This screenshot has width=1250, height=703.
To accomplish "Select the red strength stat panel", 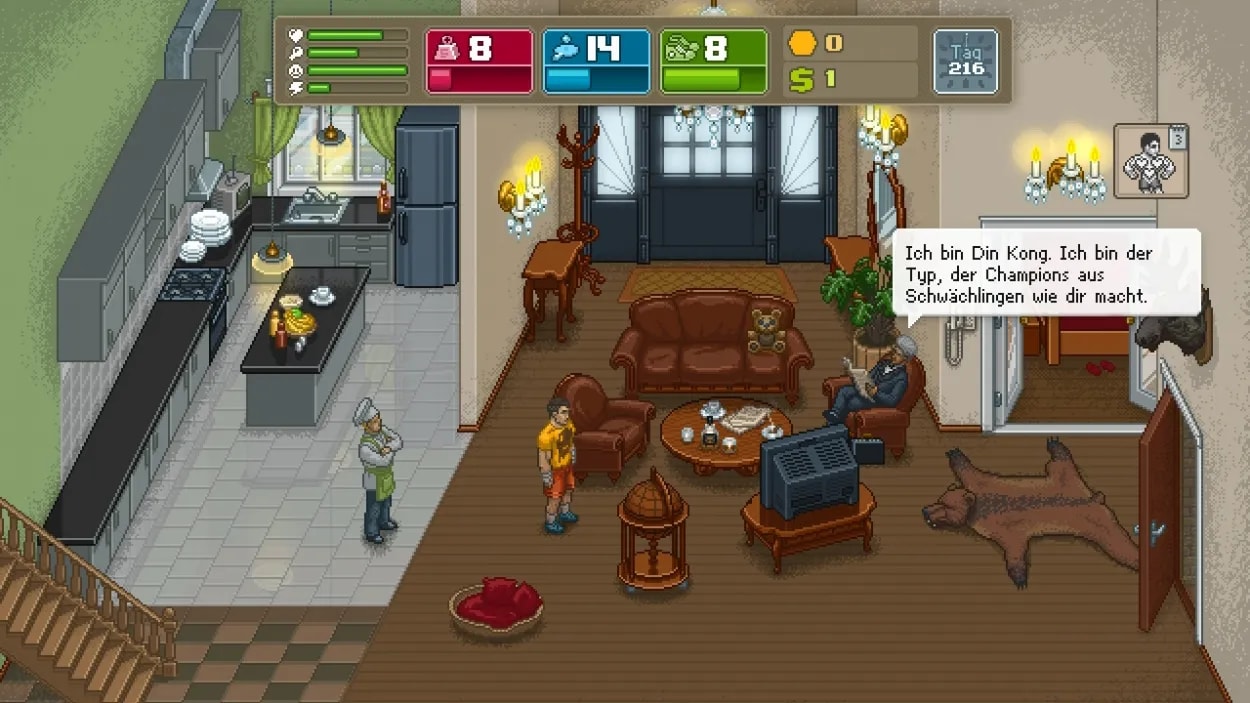I will pyautogui.click(x=479, y=61).
